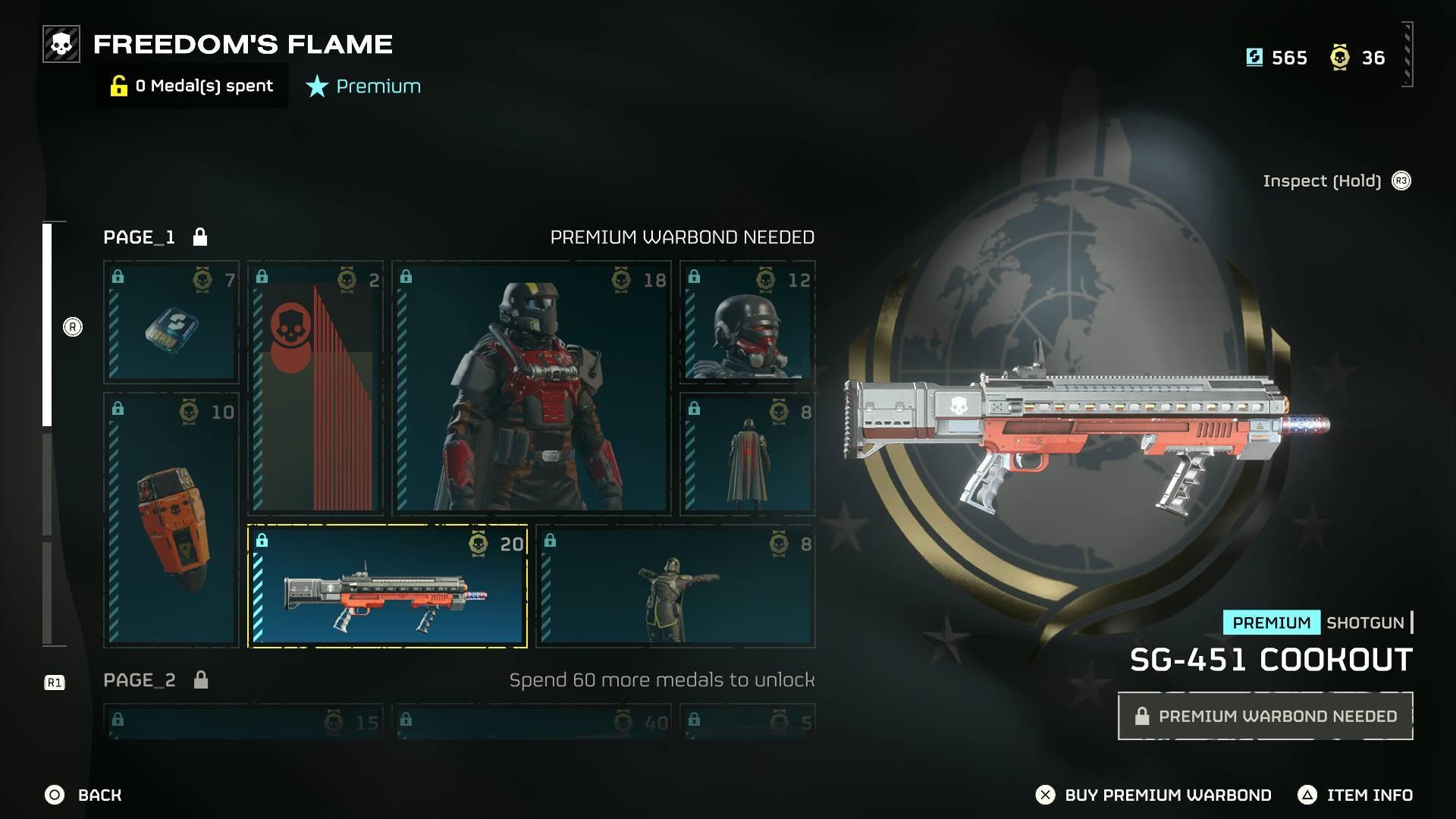Open the PAGE_1 section header
This screenshot has width=1456, height=819.
pos(140,237)
